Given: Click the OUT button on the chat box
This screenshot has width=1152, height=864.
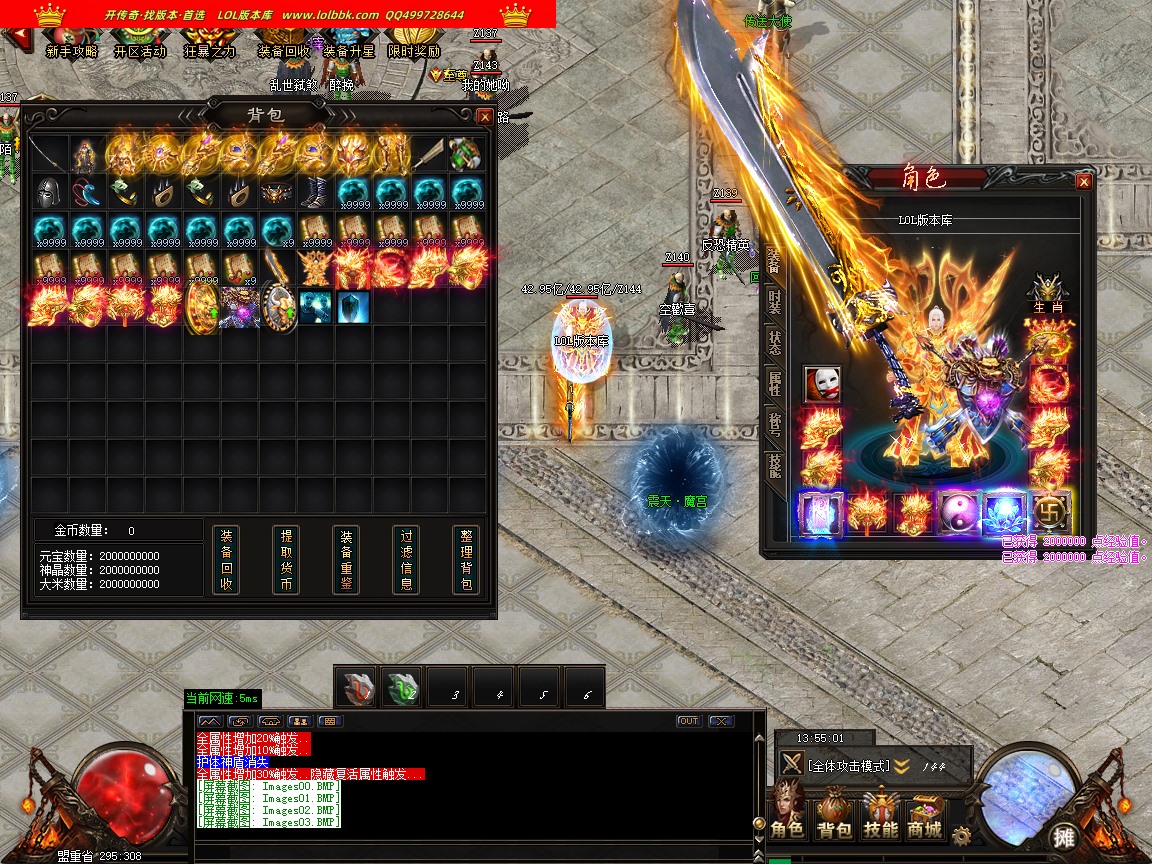Looking at the screenshot, I should click(688, 721).
